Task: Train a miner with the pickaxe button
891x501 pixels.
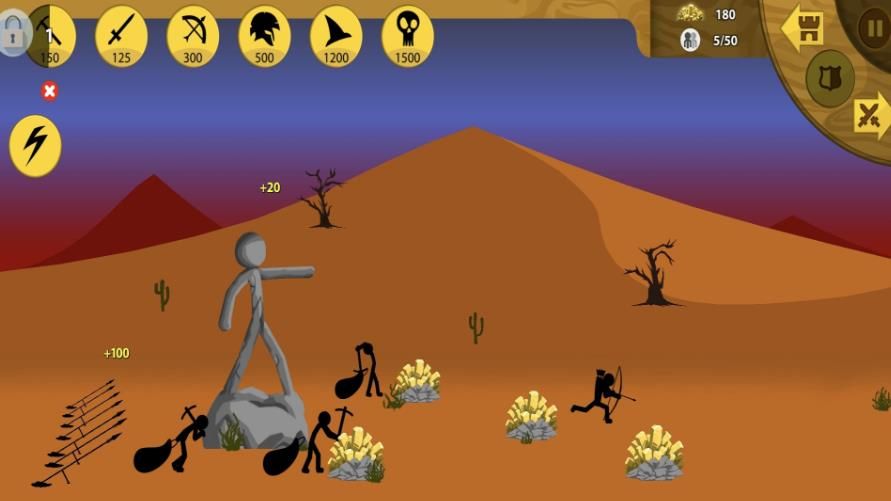Action: pyautogui.click(x=50, y=37)
